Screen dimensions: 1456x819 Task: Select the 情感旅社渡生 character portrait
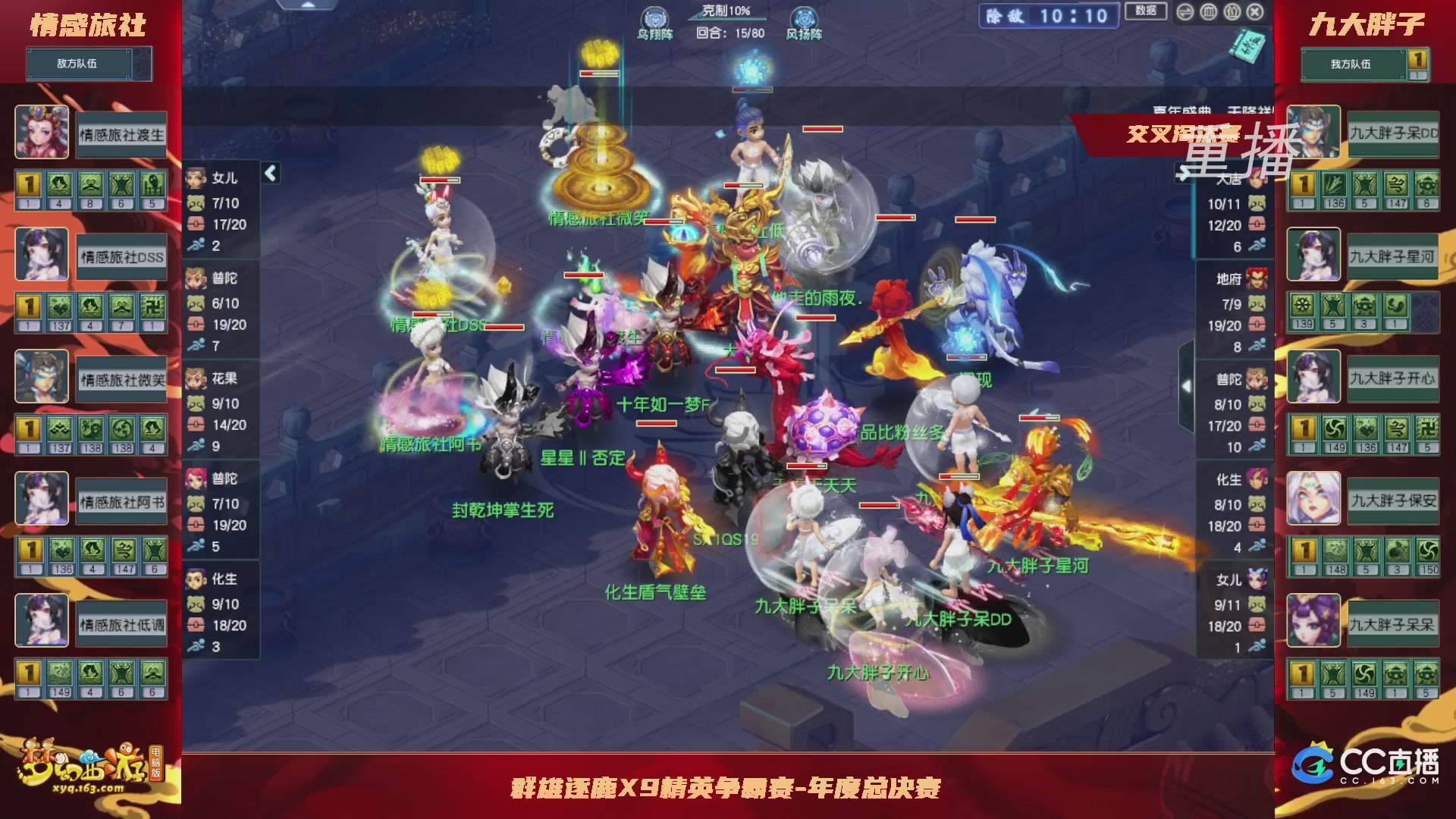pos(42,132)
